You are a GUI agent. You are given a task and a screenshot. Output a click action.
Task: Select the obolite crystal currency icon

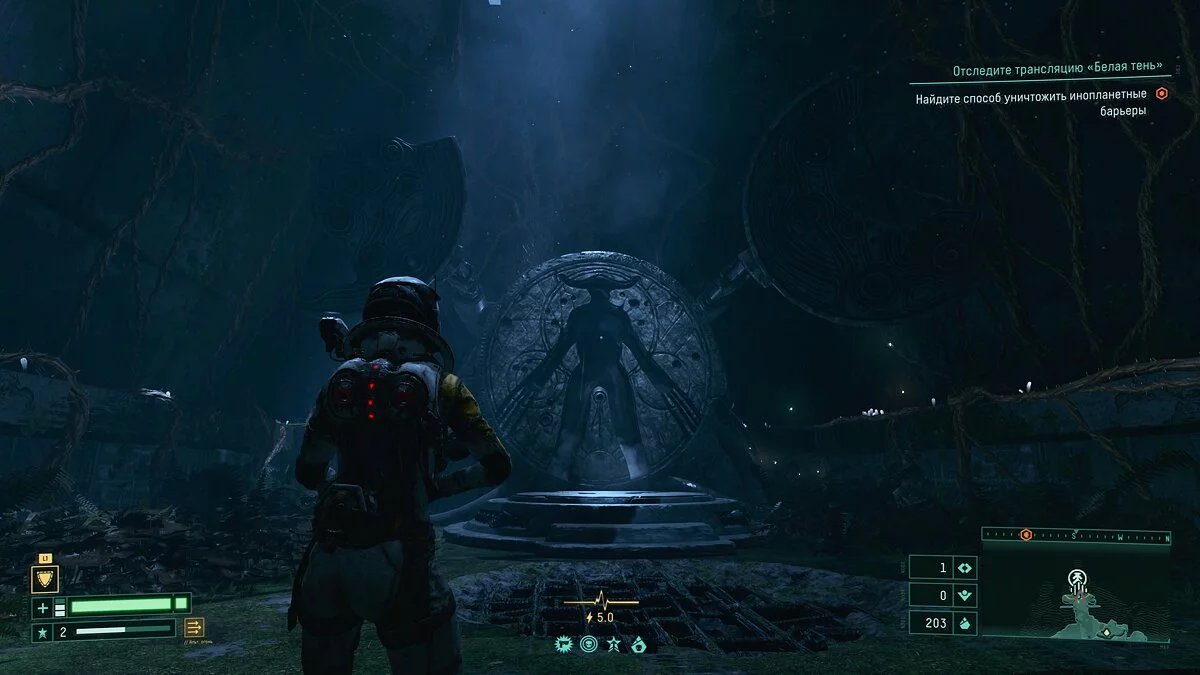pyautogui.click(x=966, y=625)
